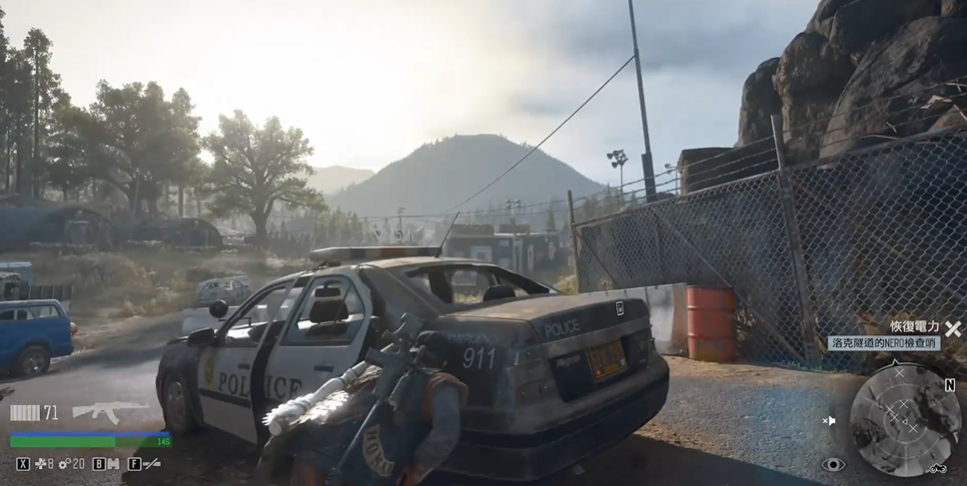Screen dimensions: 967x486
Task: Select the 洛克隧道的NERO檢查哨 location label
Action: (x=884, y=343)
